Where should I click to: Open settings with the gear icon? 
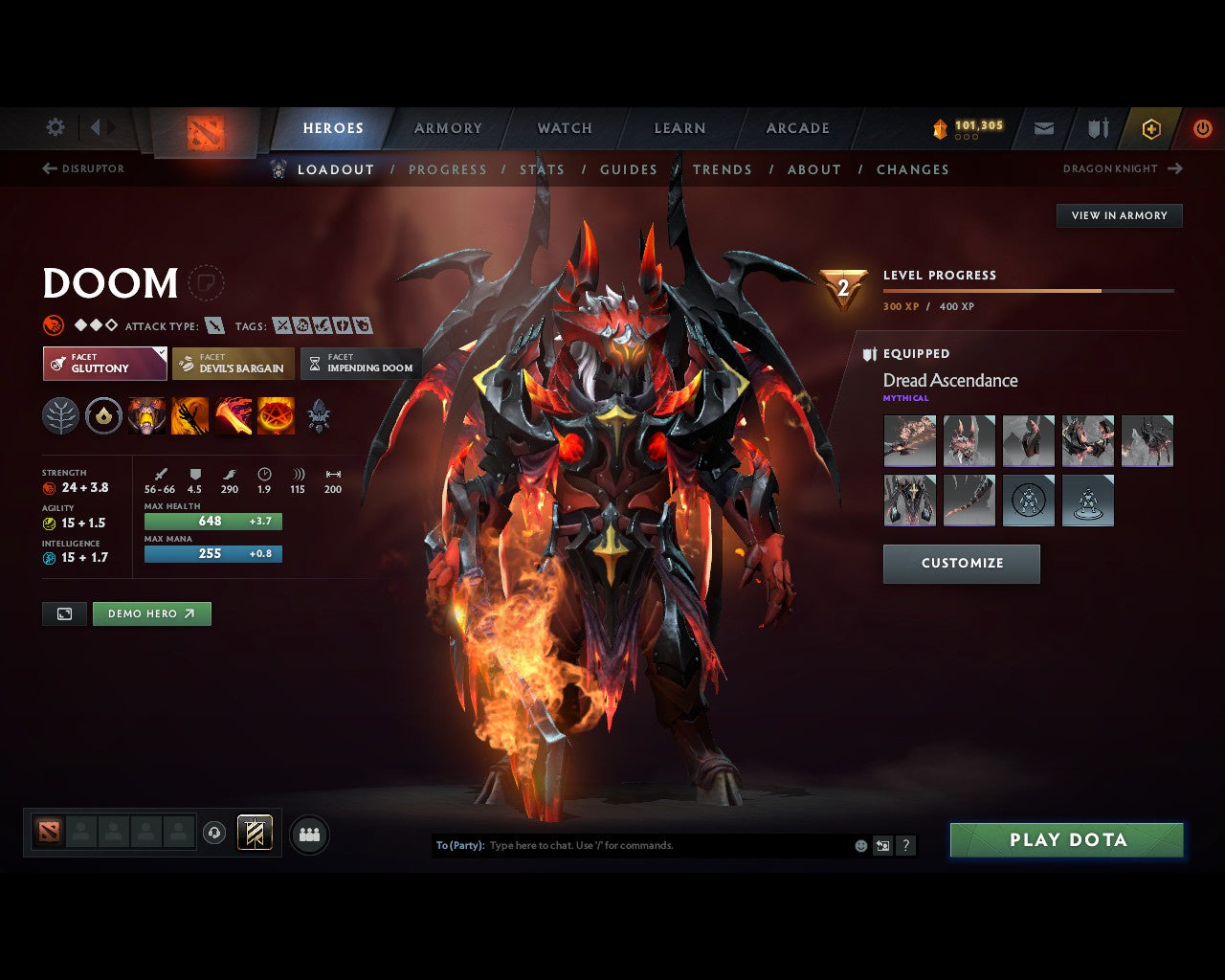click(56, 127)
